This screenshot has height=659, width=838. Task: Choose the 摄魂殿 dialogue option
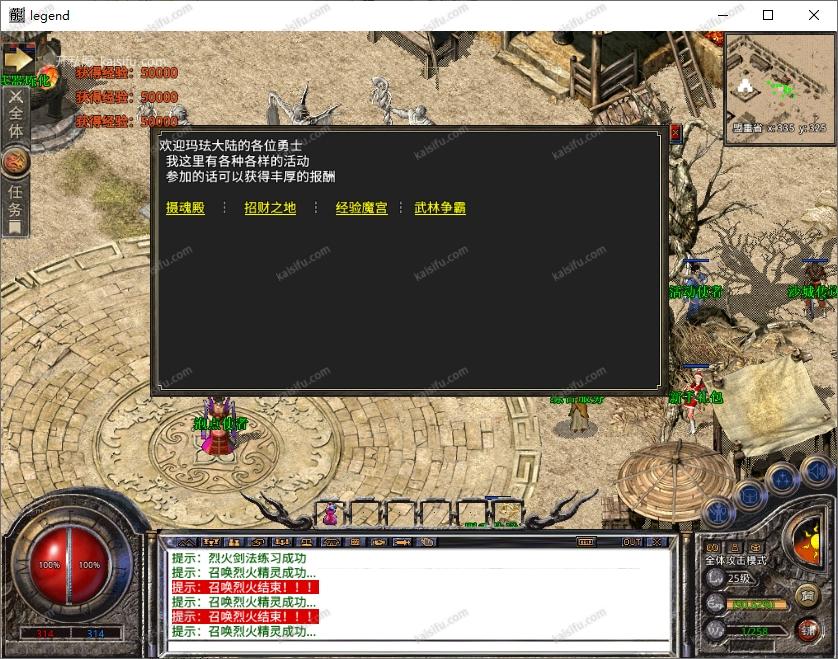pyautogui.click(x=185, y=208)
